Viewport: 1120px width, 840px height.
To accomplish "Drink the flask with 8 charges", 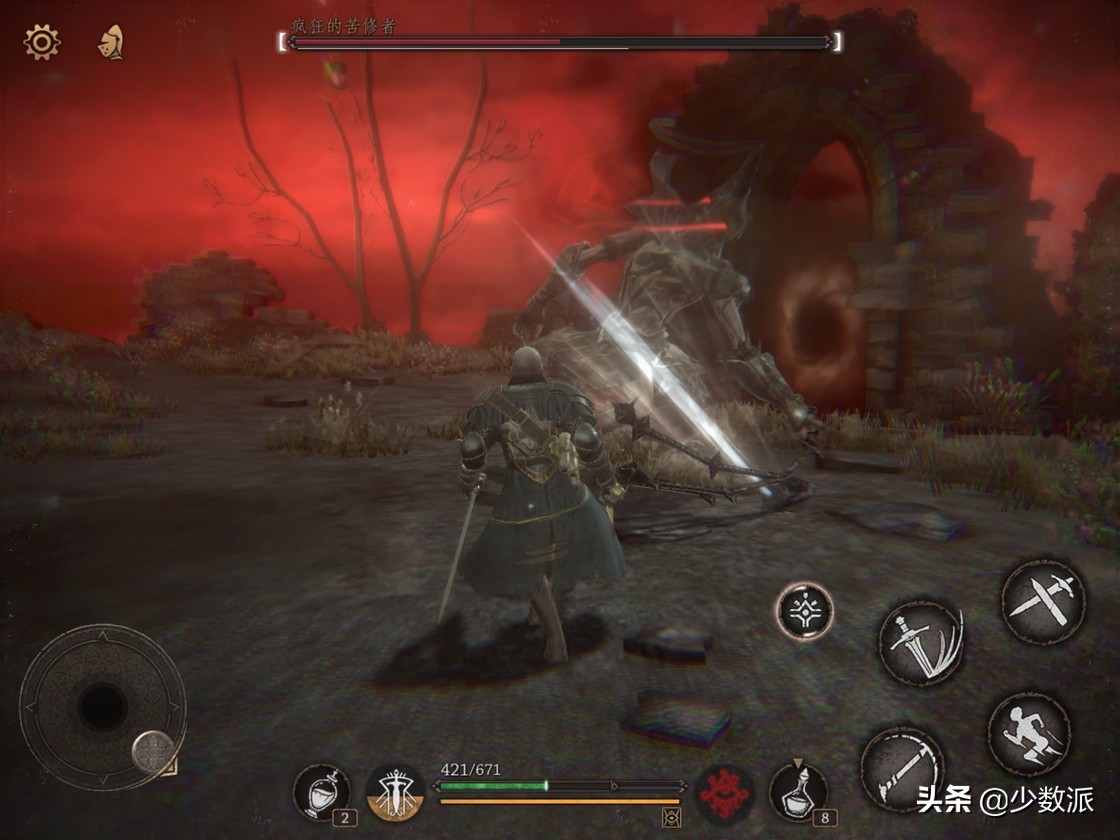I will point(798,792).
